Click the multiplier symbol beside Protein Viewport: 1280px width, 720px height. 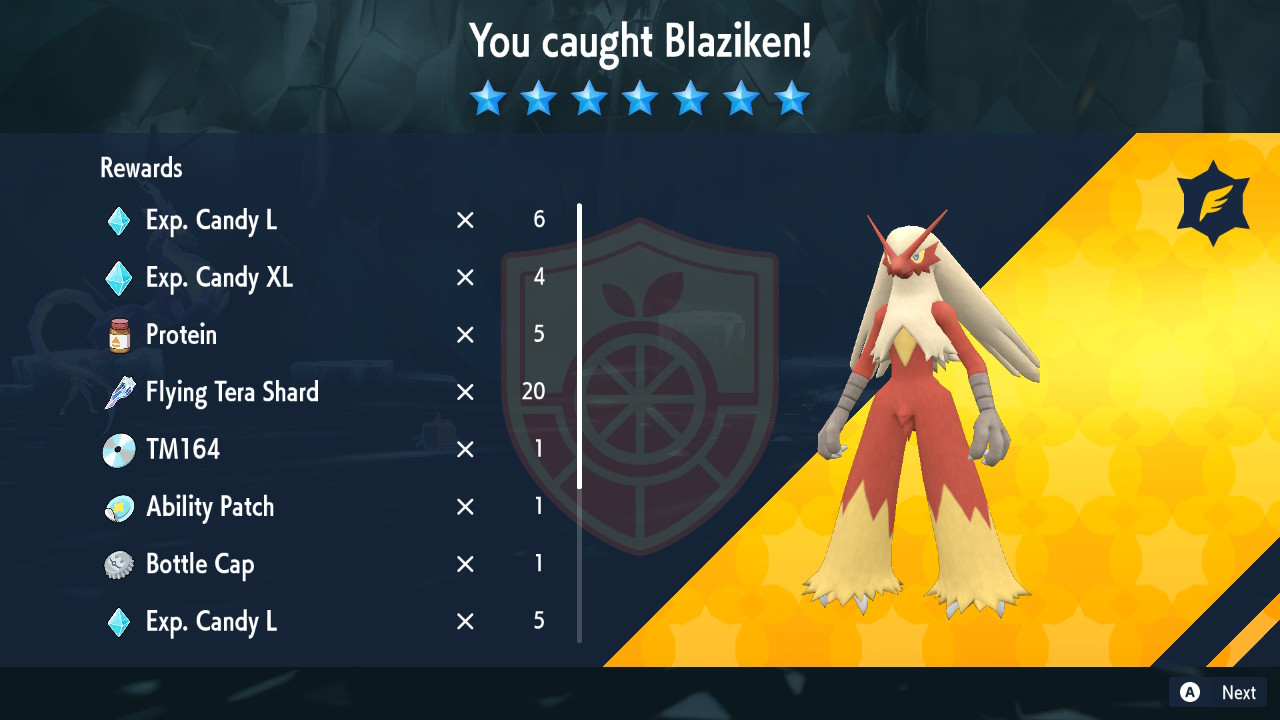click(464, 335)
